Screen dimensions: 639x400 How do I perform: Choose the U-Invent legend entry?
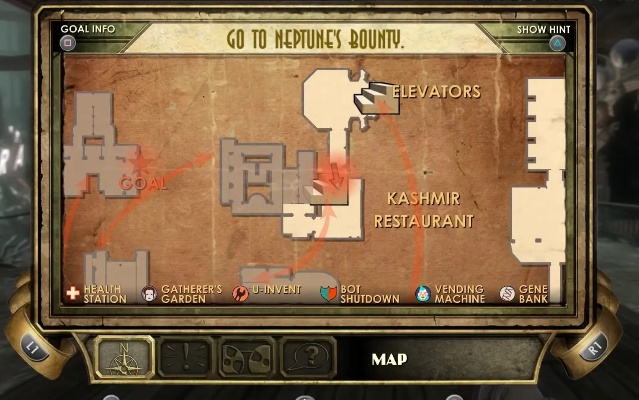(267, 293)
